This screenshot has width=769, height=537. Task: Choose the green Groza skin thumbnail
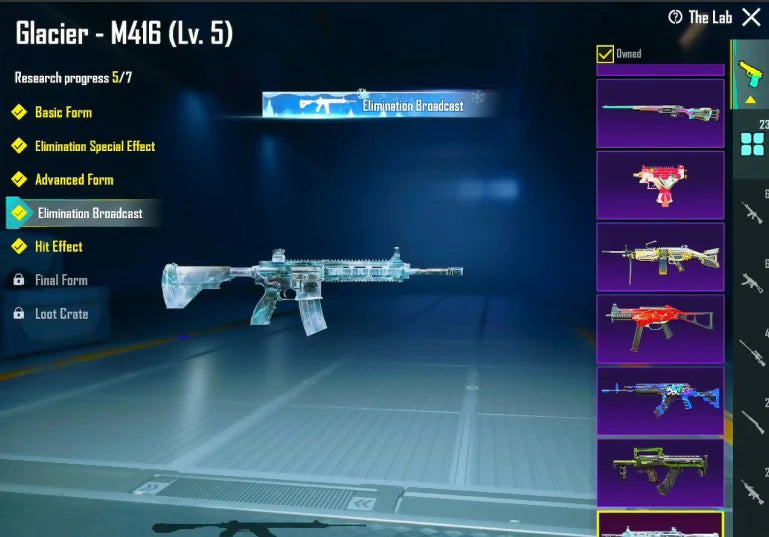[660, 472]
